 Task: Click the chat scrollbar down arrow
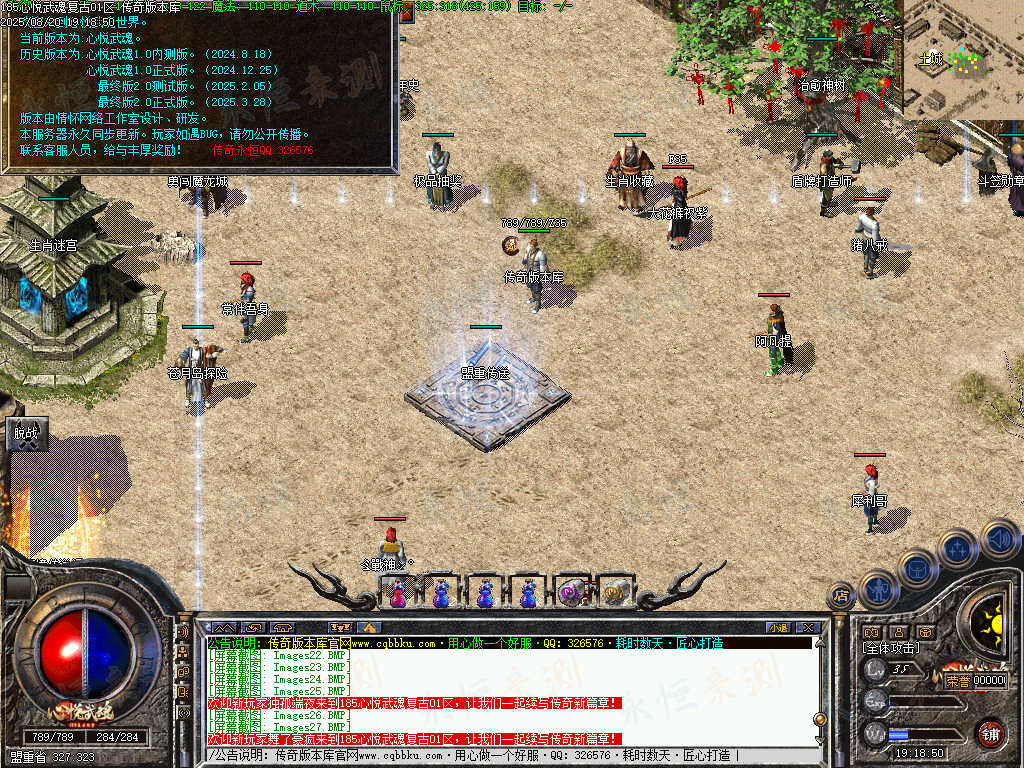click(x=820, y=738)
